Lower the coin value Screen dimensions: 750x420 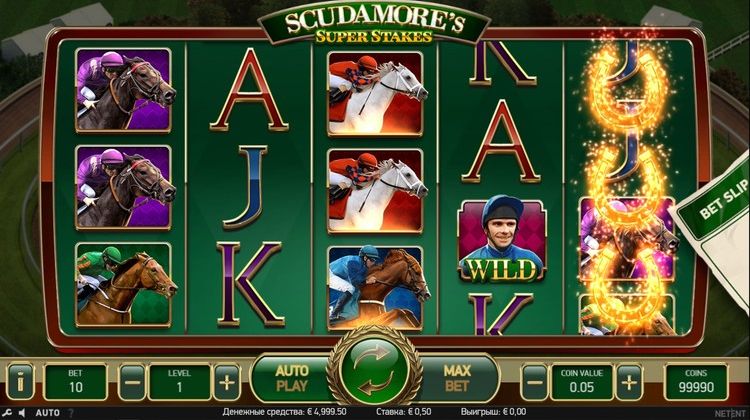click(x=535, y=381)
